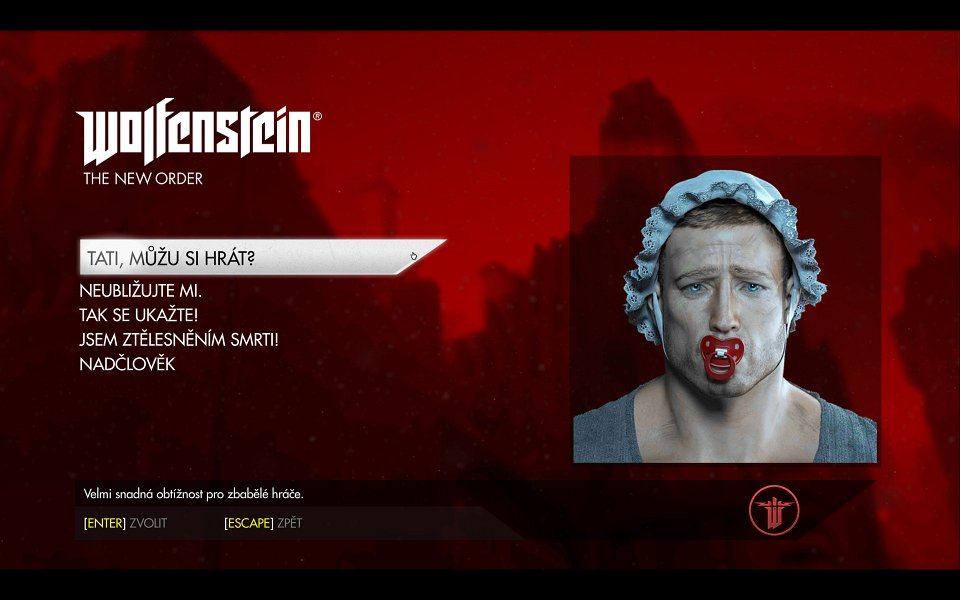960x600 pixels.
Task: Pick the "Tak se ukažte!" difficulty
Action: 139,316
